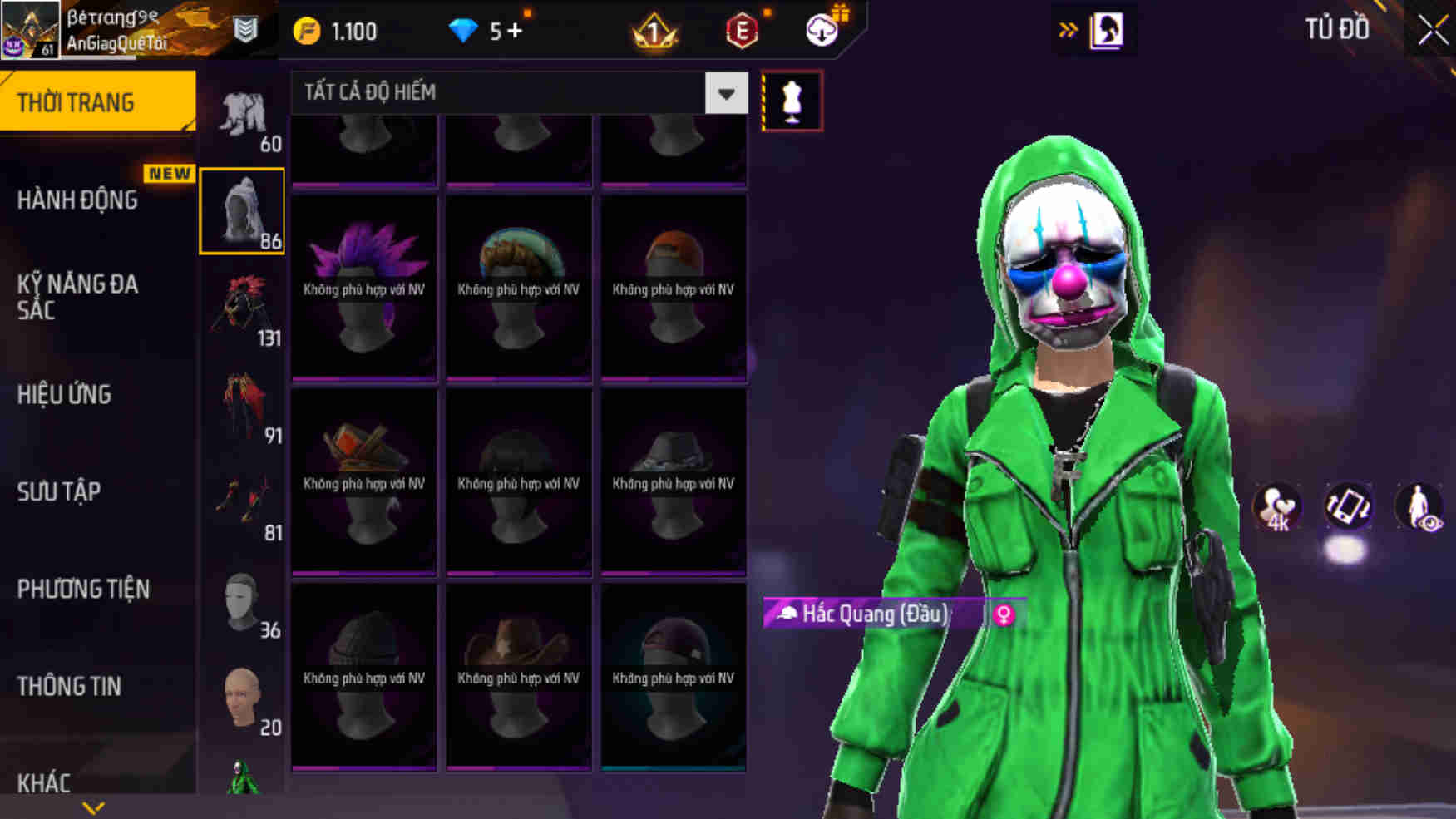Click the cloud download gift icon
1456x819 pixels.
point(822,30)
